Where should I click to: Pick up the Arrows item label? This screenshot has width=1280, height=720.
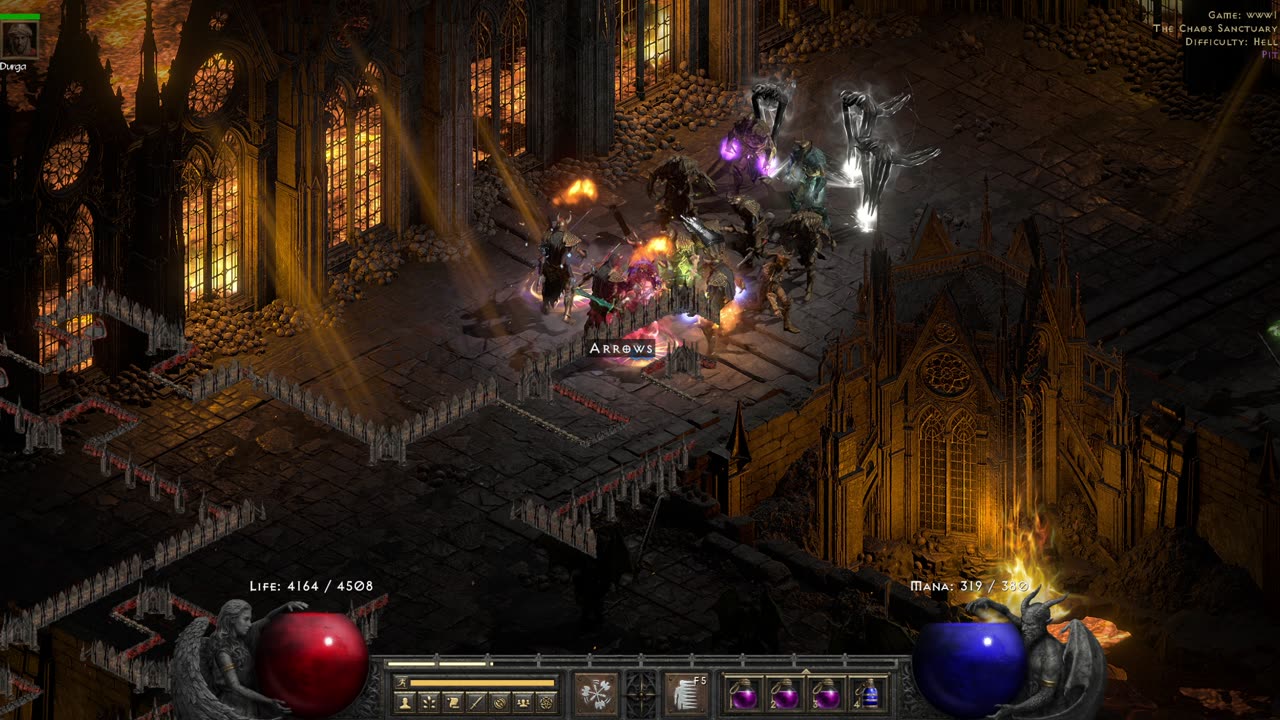pos(621,348)
